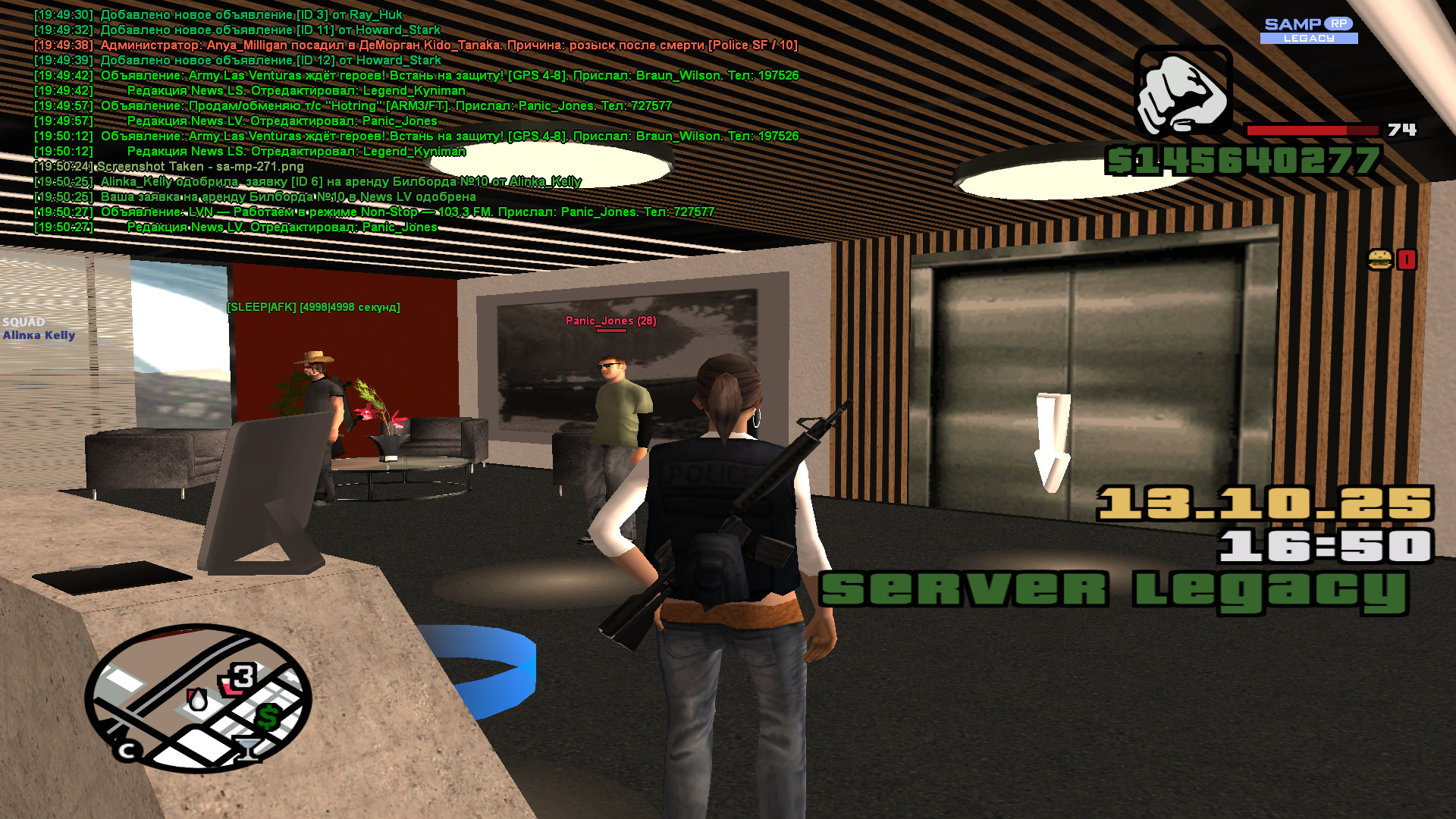Click the Screenshot Taken chat message
The width and height of the screenshot is (1456, 819).
(200, 167)
